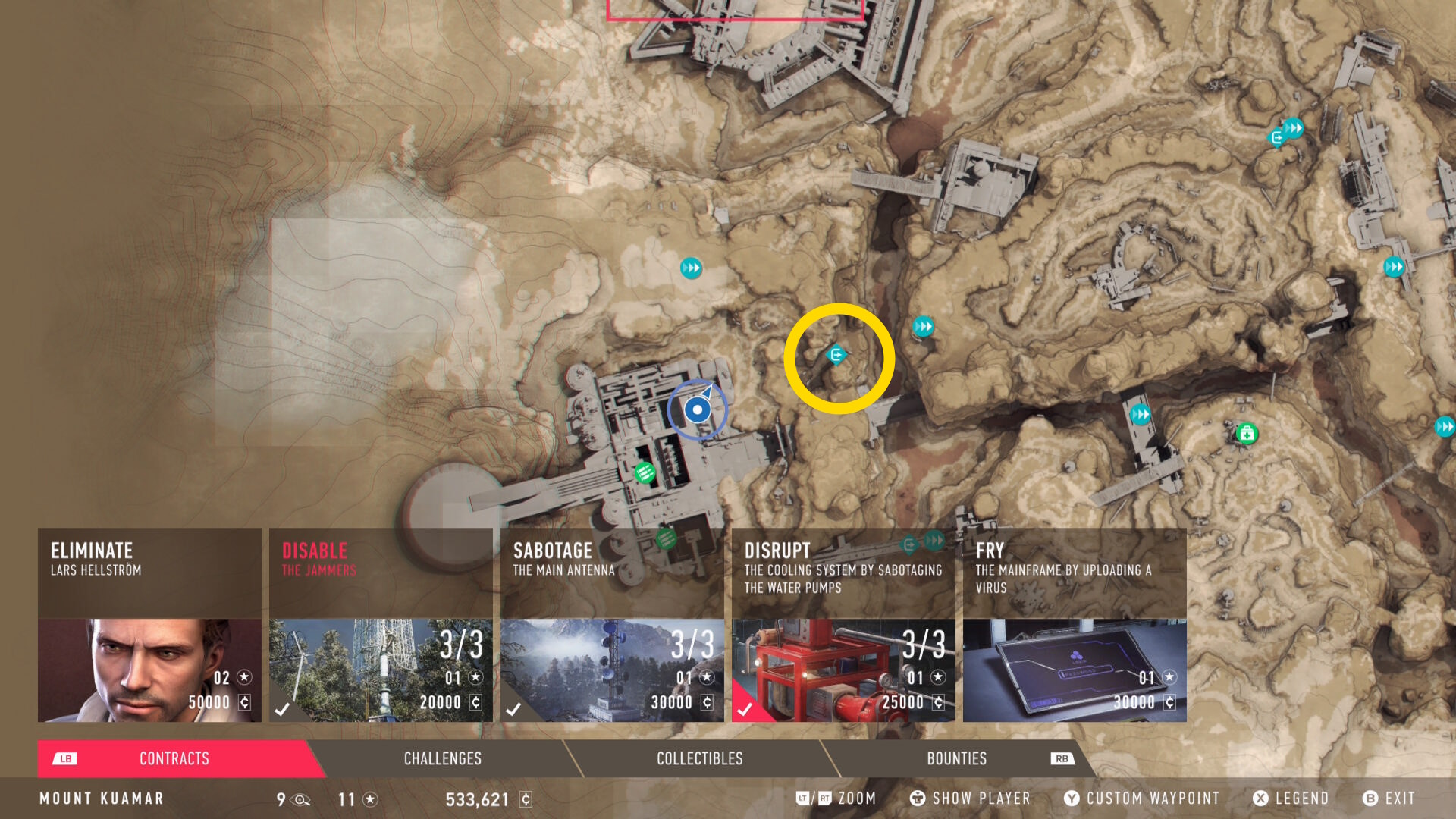
Task: Exit the map screen
Action: pyautogui.click(x=1389, y=799)
